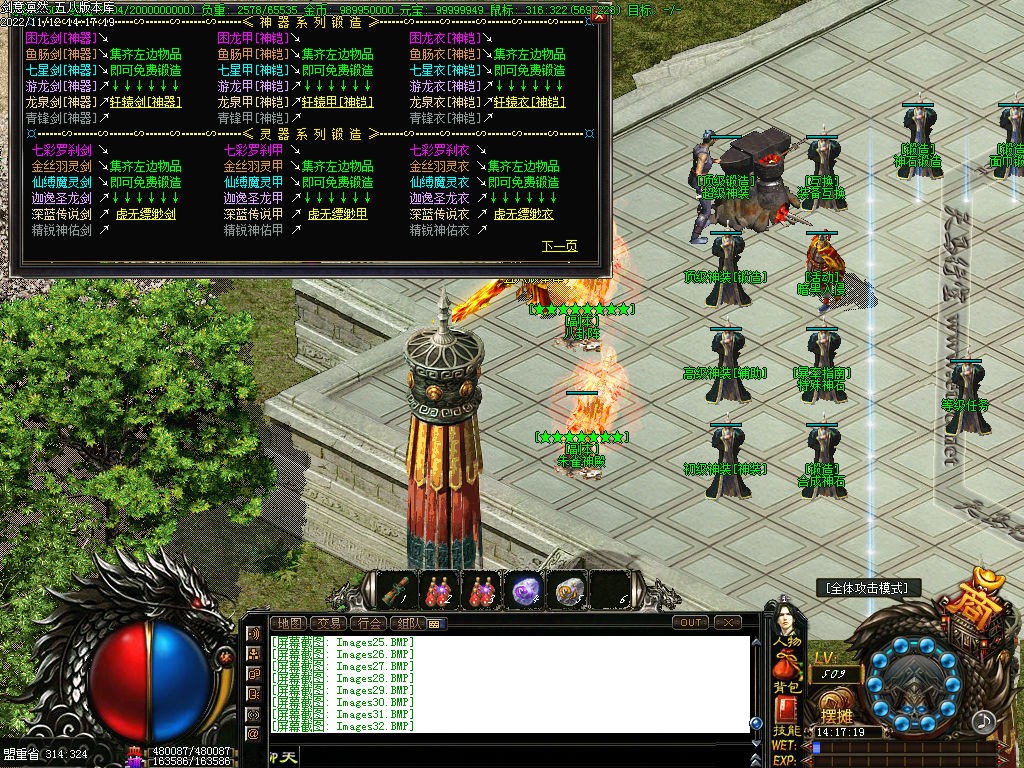Open the 人物 character panel
Screen dimensions: 1024x768
(x=787, y=641)
